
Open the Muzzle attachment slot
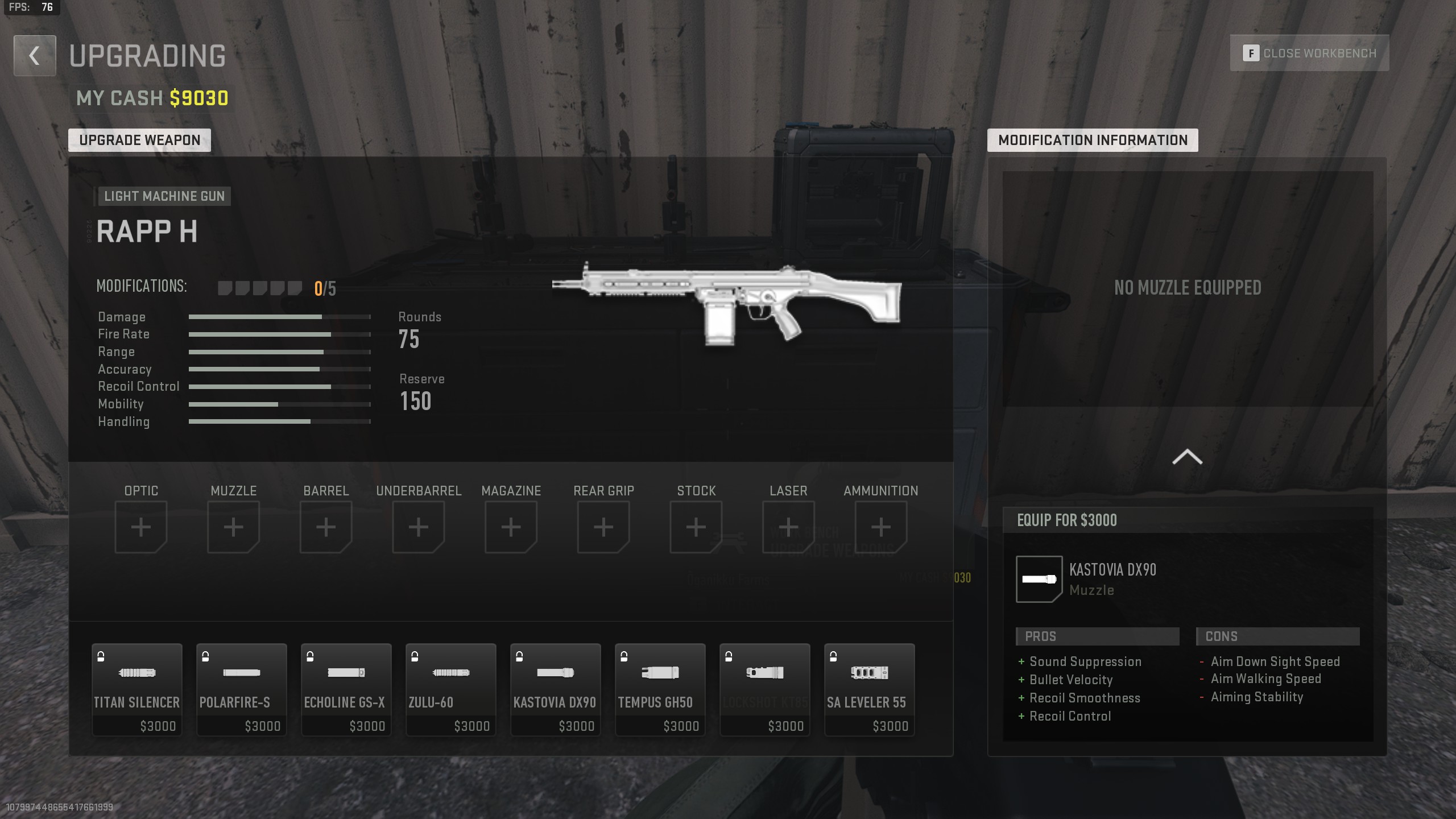pos(234,526)
